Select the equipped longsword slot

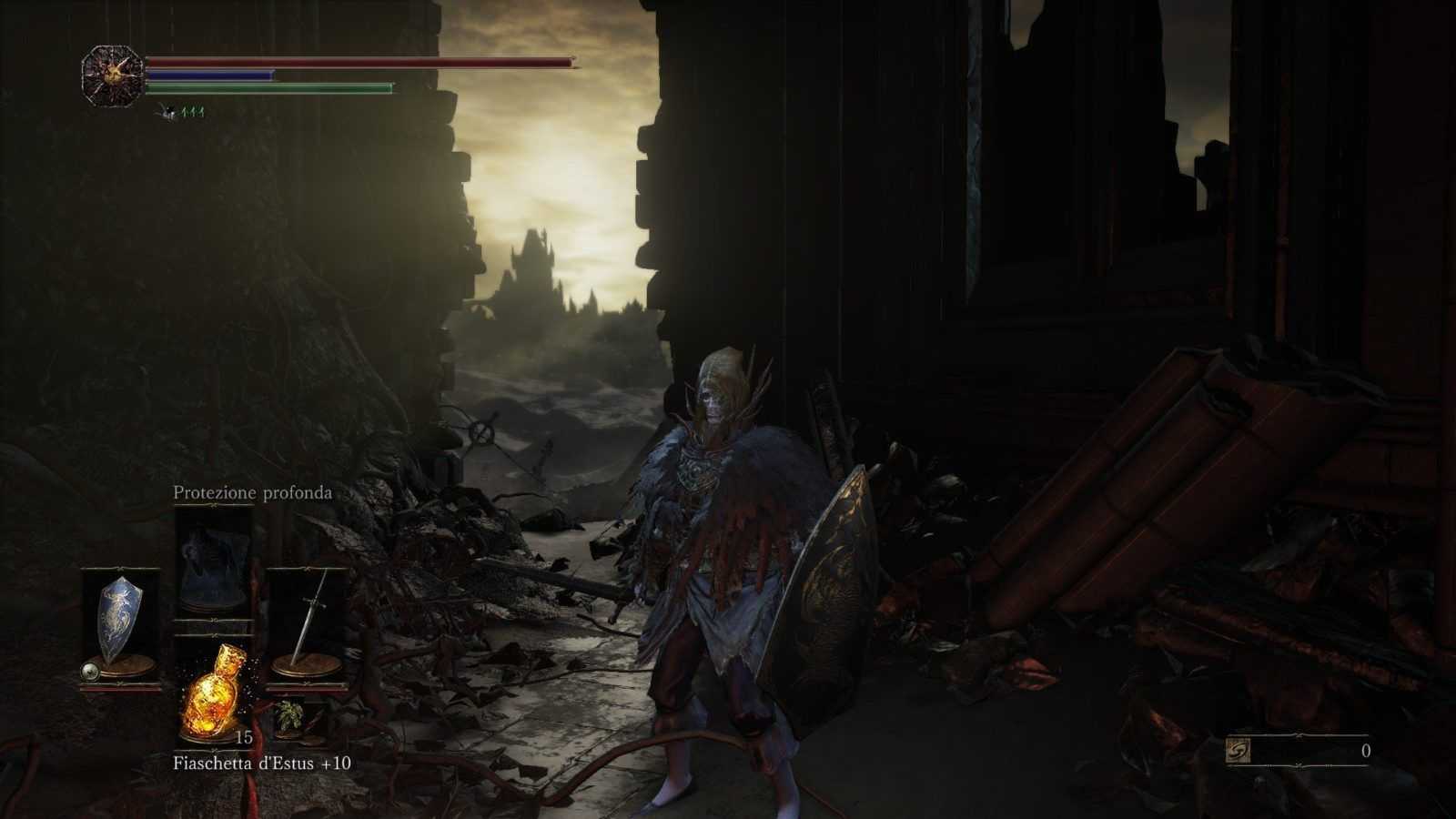[x=306, y=622]
